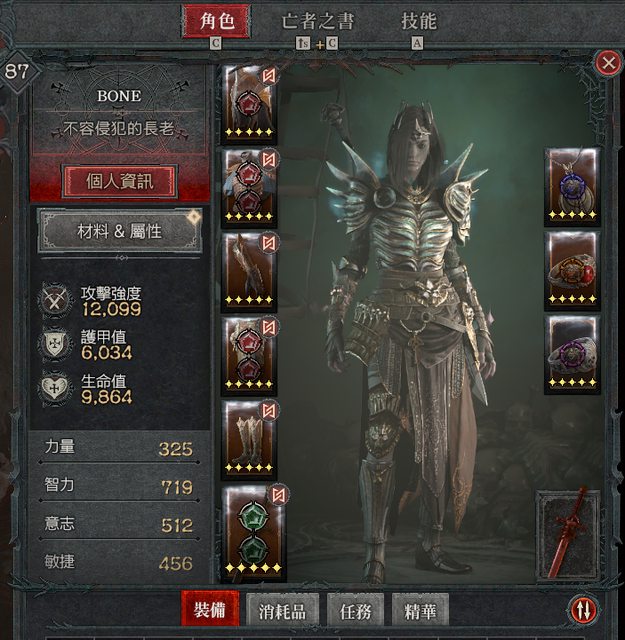
Task: Switch to the 角色 character tab
Action: 216,22
